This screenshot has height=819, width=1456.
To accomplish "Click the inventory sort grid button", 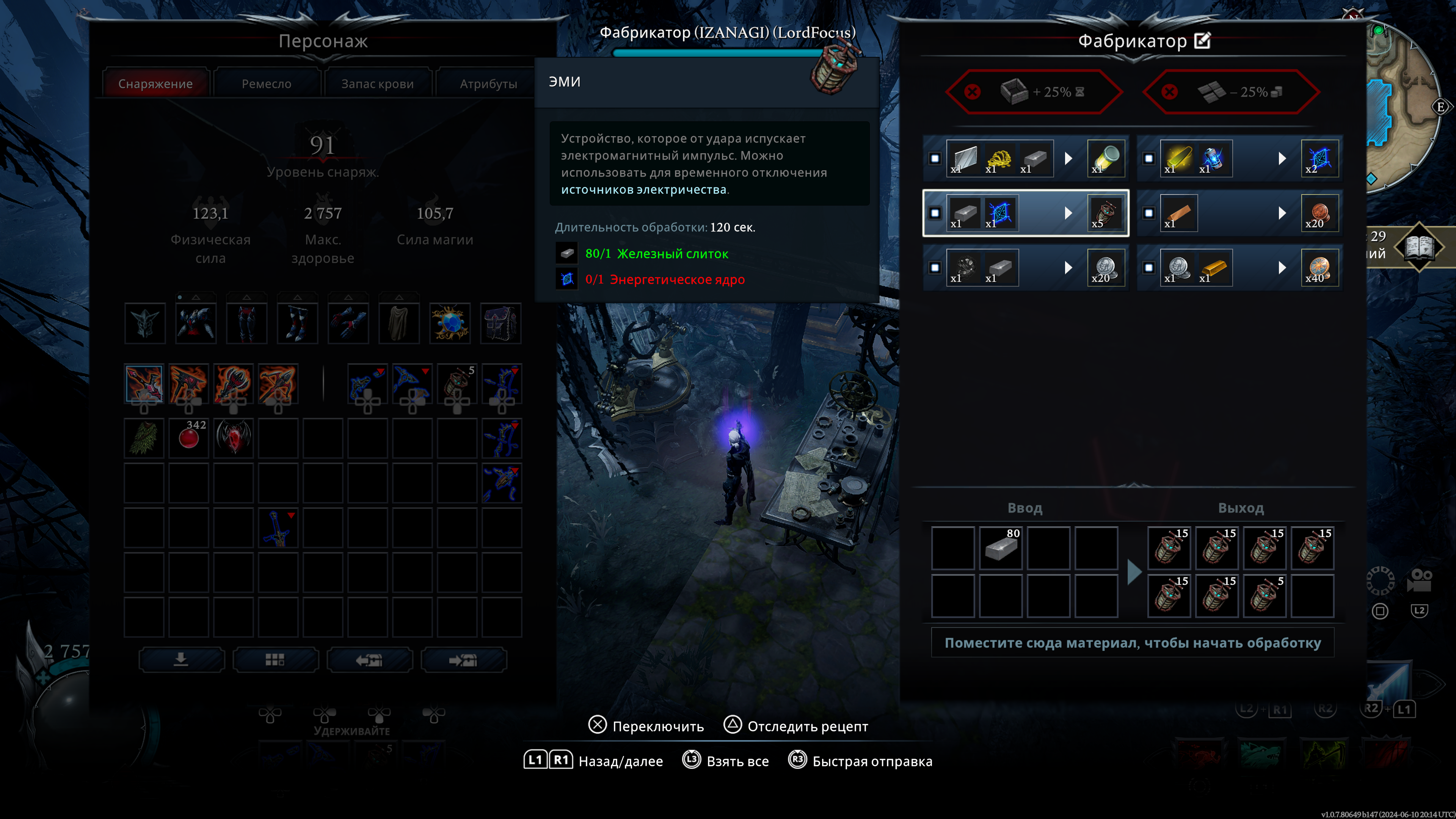I will click(x=275, y=660).
